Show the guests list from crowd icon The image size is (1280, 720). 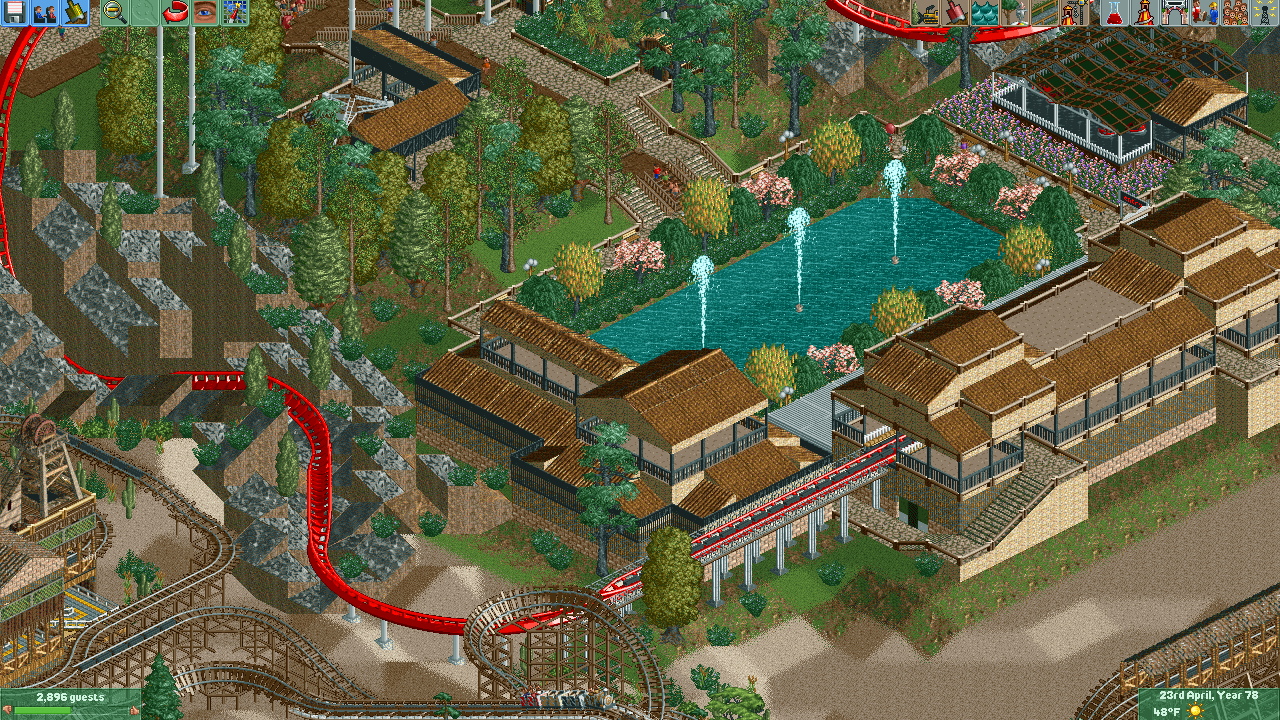pos(1235,13)
